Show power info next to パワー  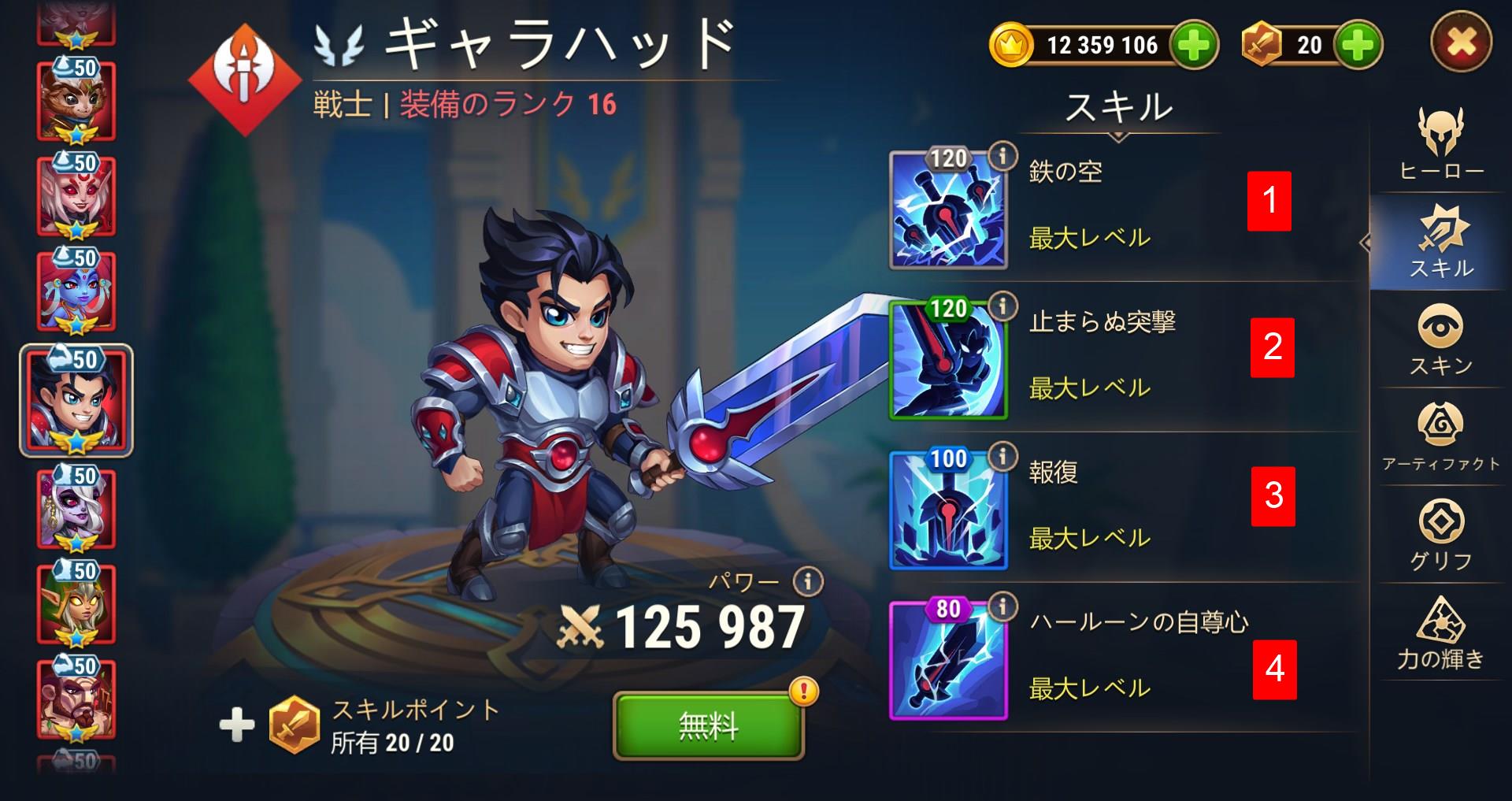pos(807,582)
